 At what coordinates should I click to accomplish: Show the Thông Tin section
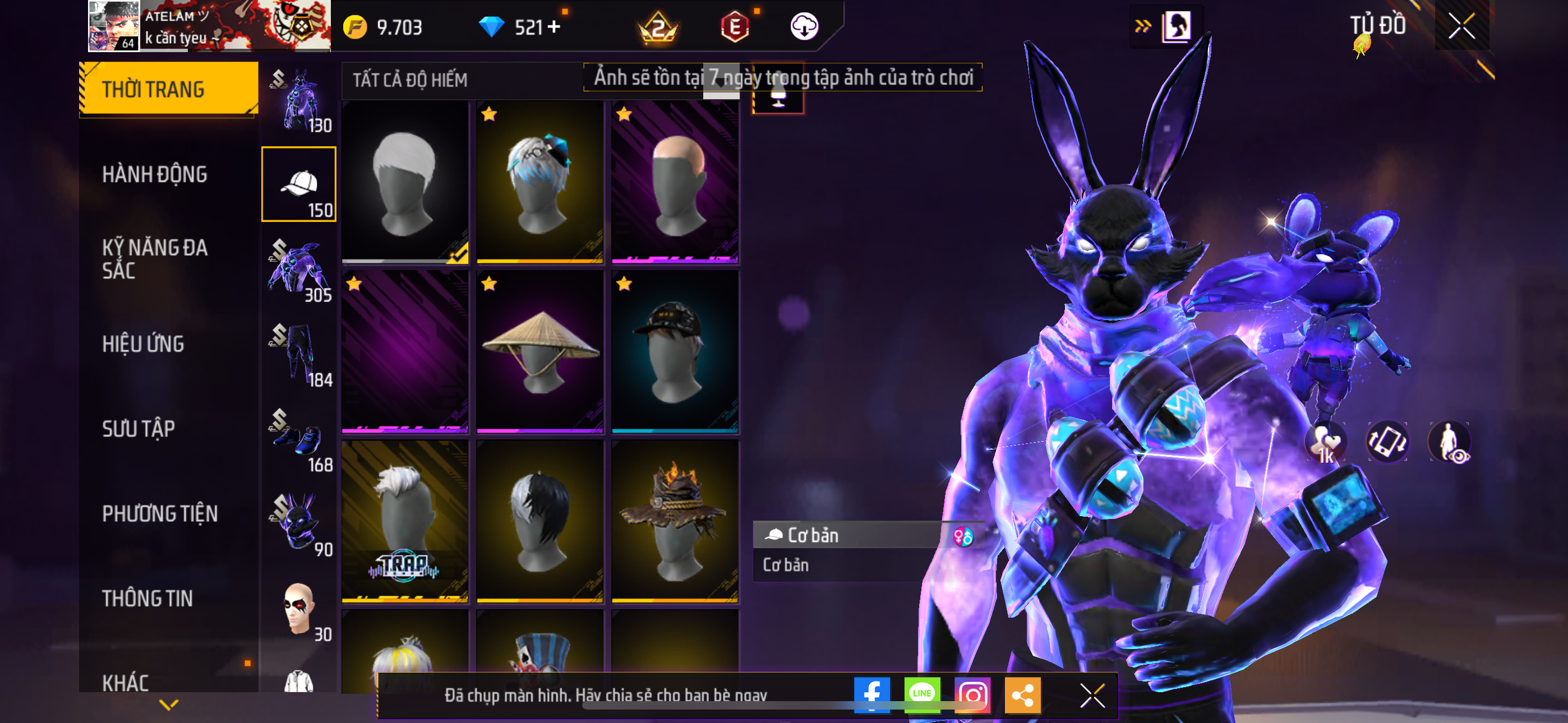pos(147,598)
